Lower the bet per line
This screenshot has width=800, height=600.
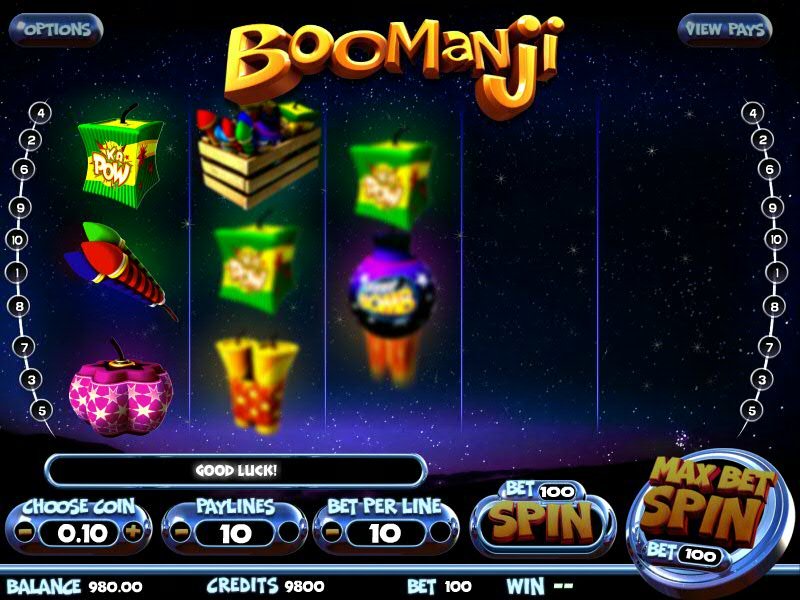[x=333, y=533]
